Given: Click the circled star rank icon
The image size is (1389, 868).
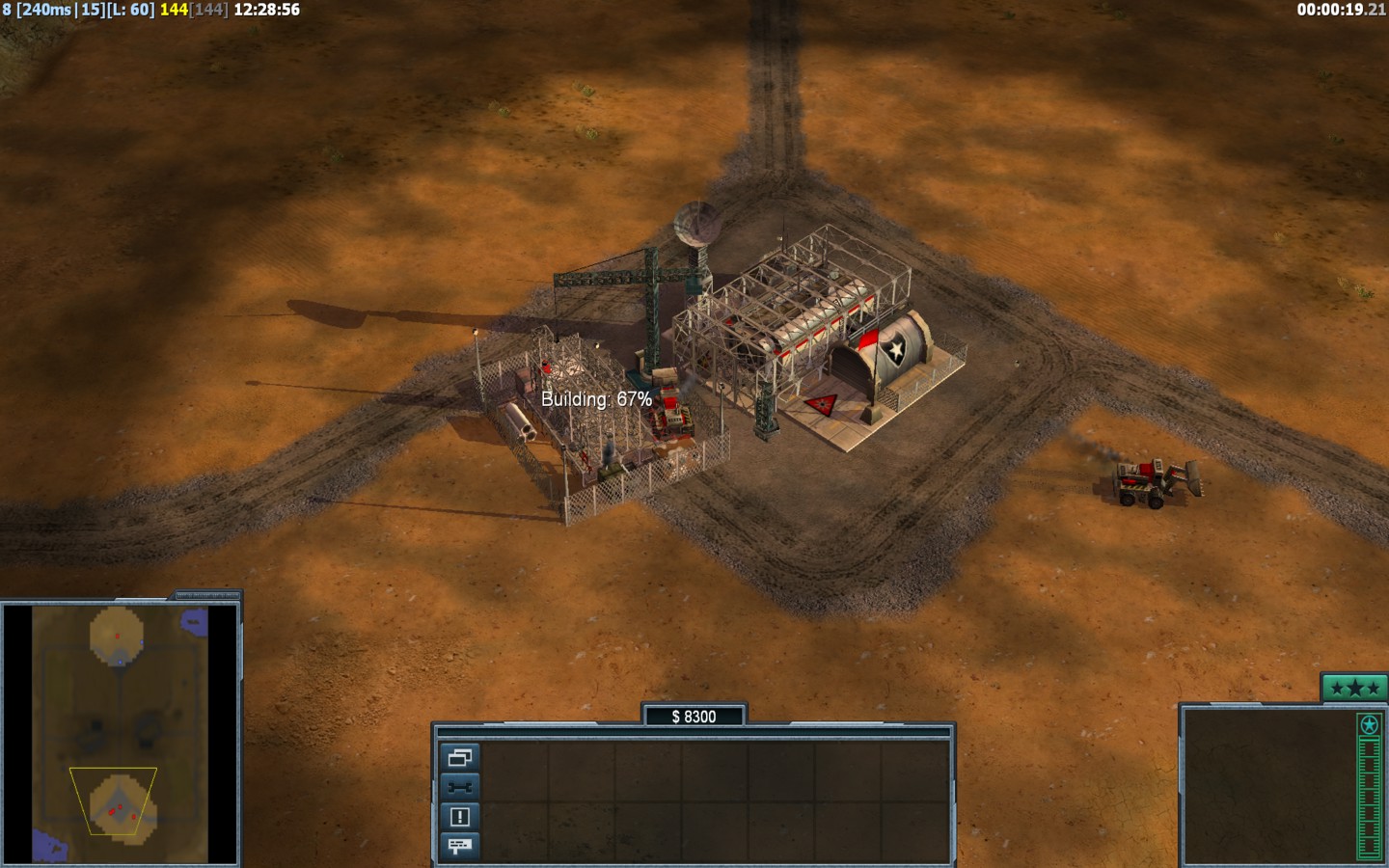Looking at the screenshot, I should [1369, 724].
